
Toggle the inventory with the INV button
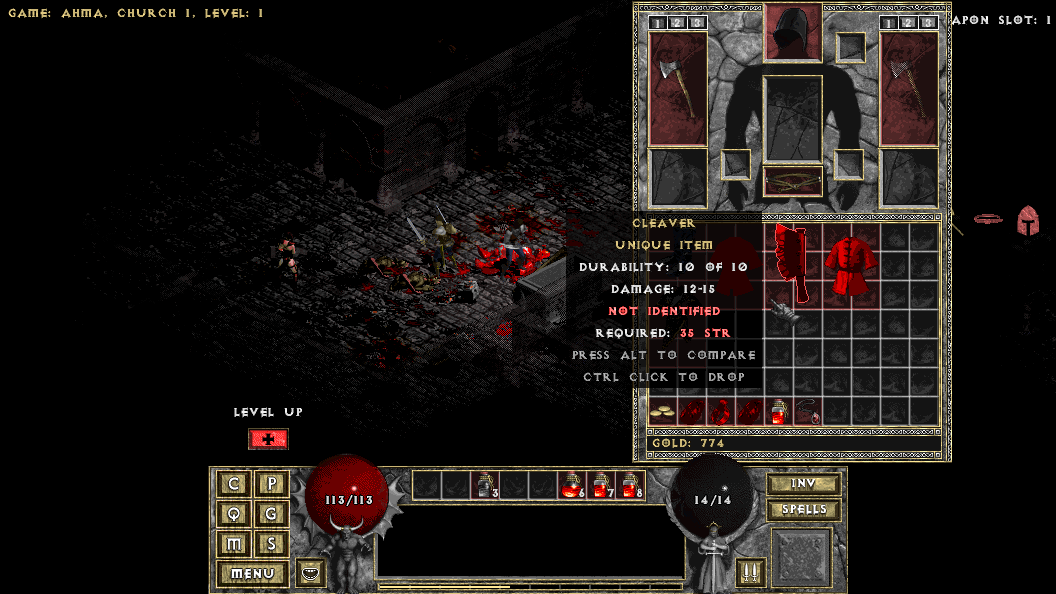click(803, 484)
